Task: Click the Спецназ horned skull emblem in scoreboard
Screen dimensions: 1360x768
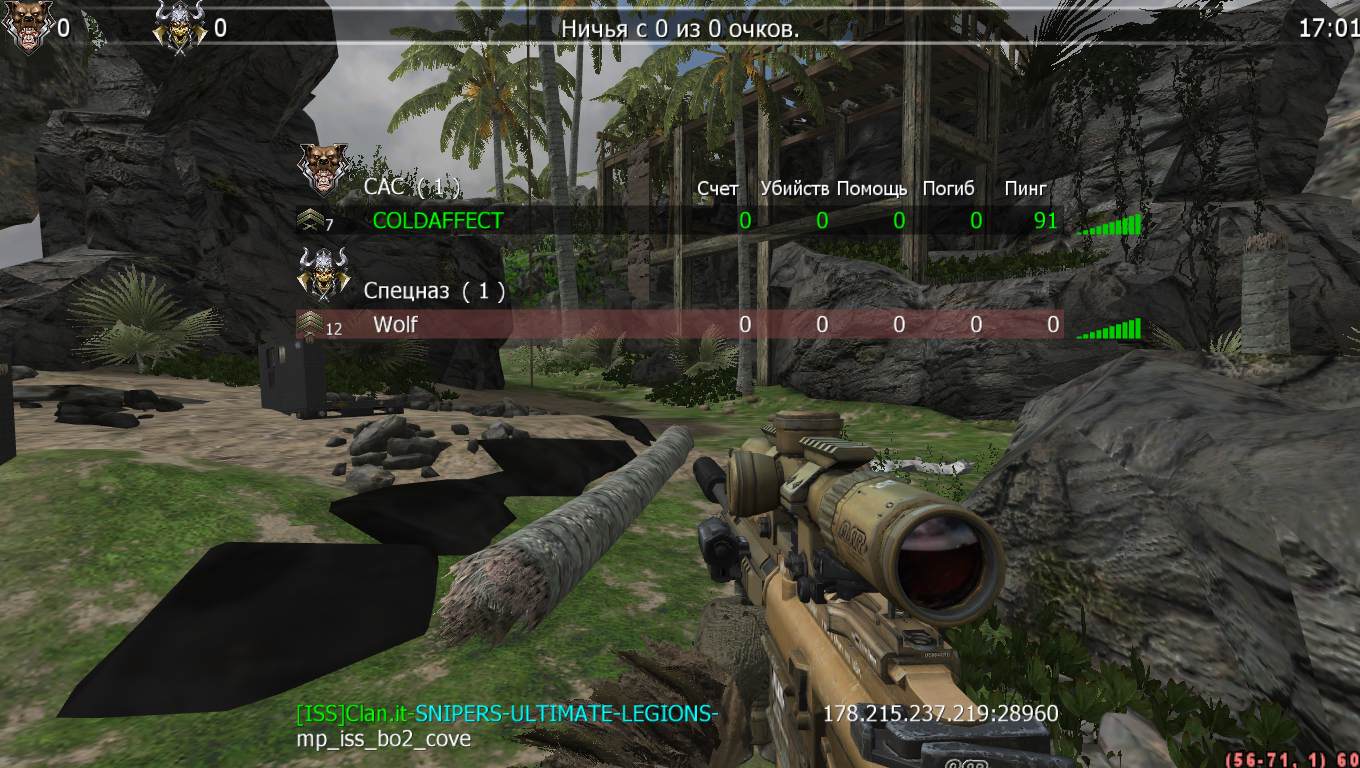Action: 323,273
